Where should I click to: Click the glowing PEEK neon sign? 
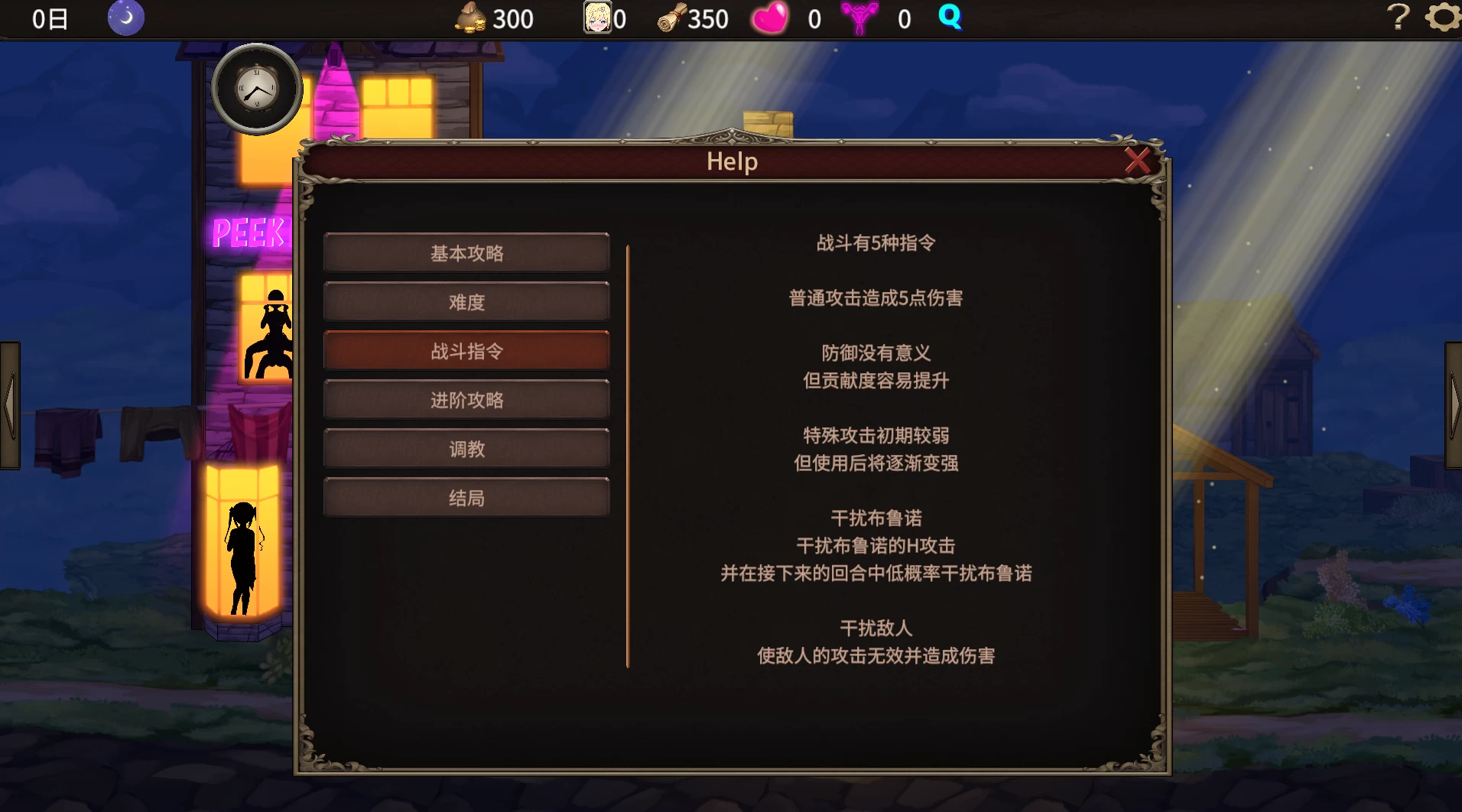[249, 232]
